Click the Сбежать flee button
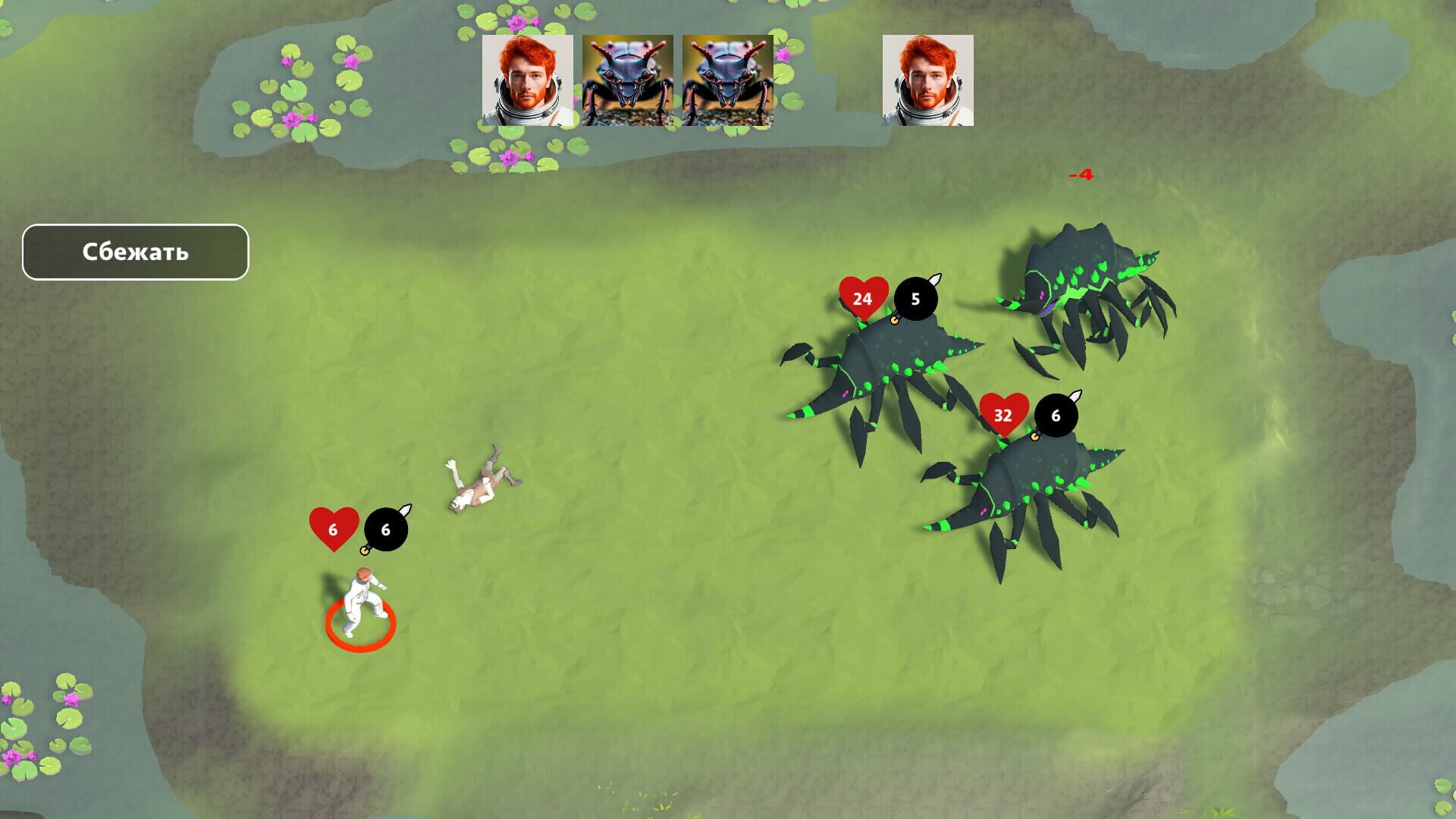 click(x=135, y=250)
